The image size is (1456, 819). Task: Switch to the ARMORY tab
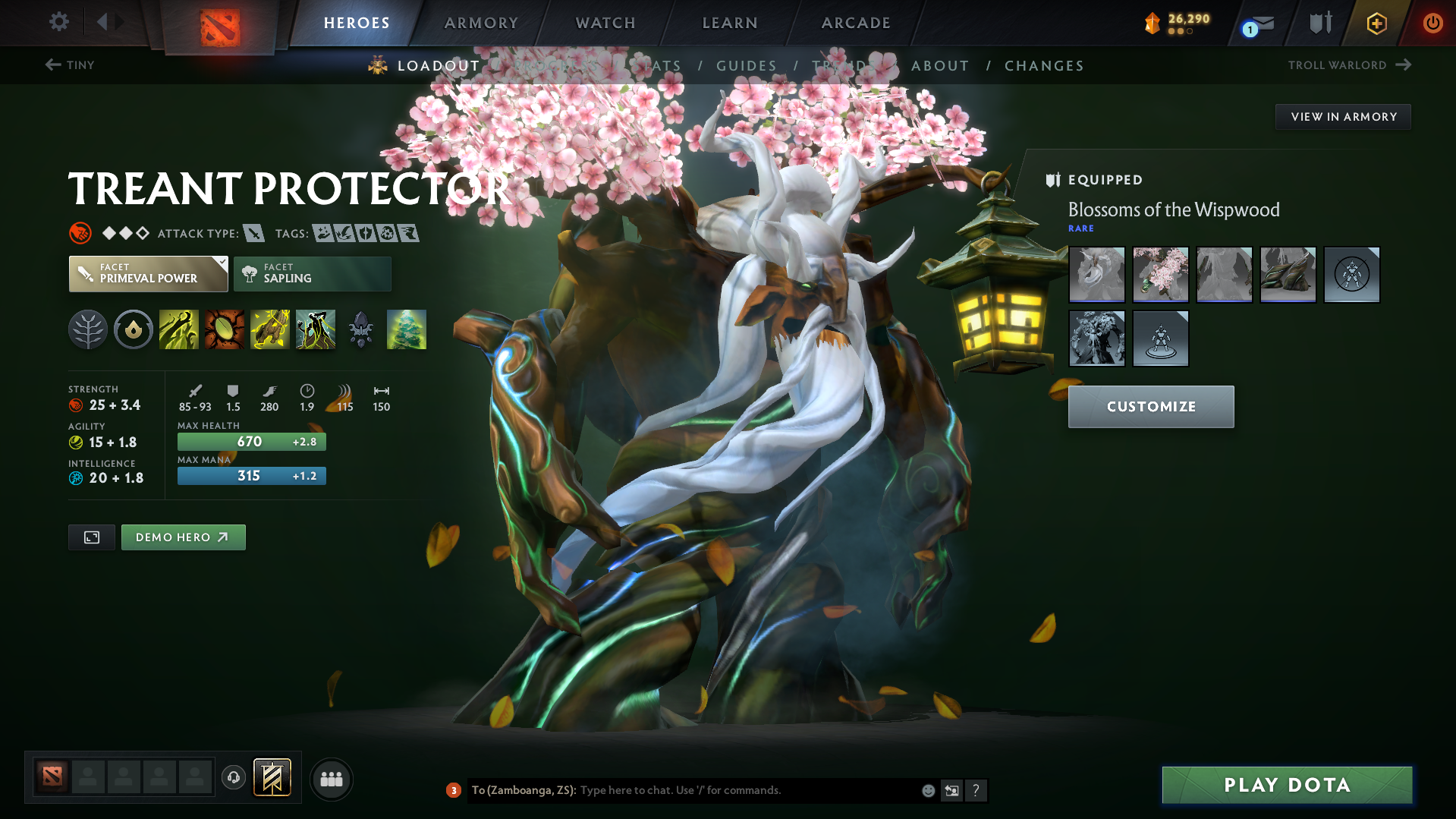481,22
